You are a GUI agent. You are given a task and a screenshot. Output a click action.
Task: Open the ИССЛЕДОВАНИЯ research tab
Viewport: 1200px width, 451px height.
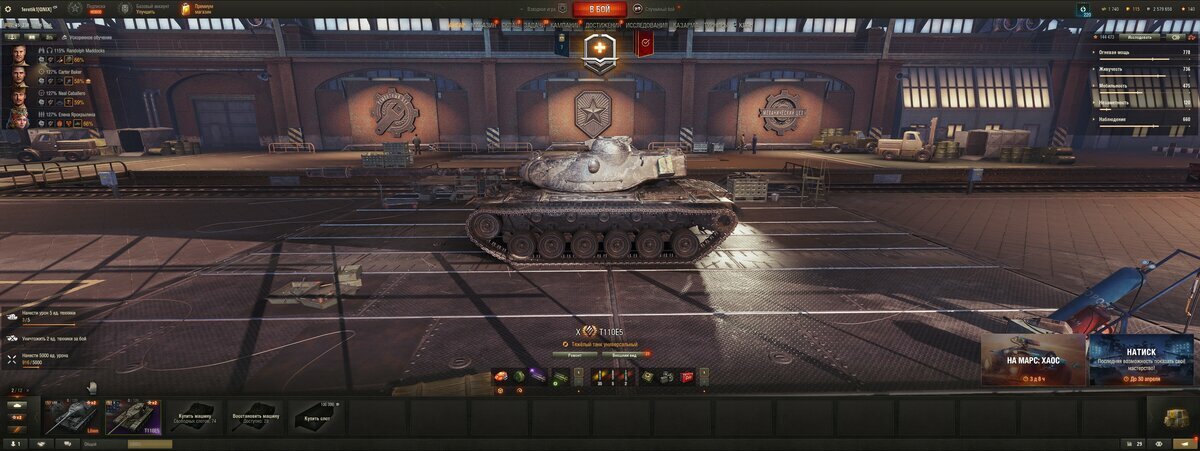647,24
